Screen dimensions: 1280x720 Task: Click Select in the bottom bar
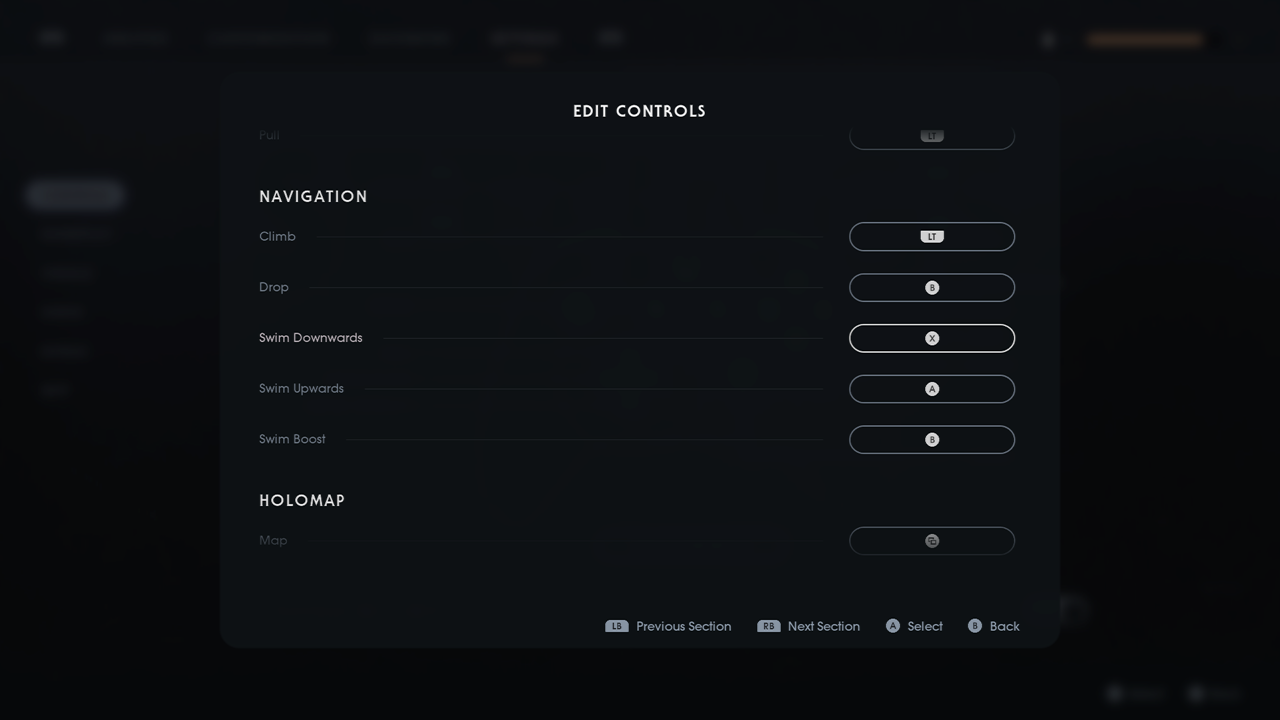(x=925, y=626)
